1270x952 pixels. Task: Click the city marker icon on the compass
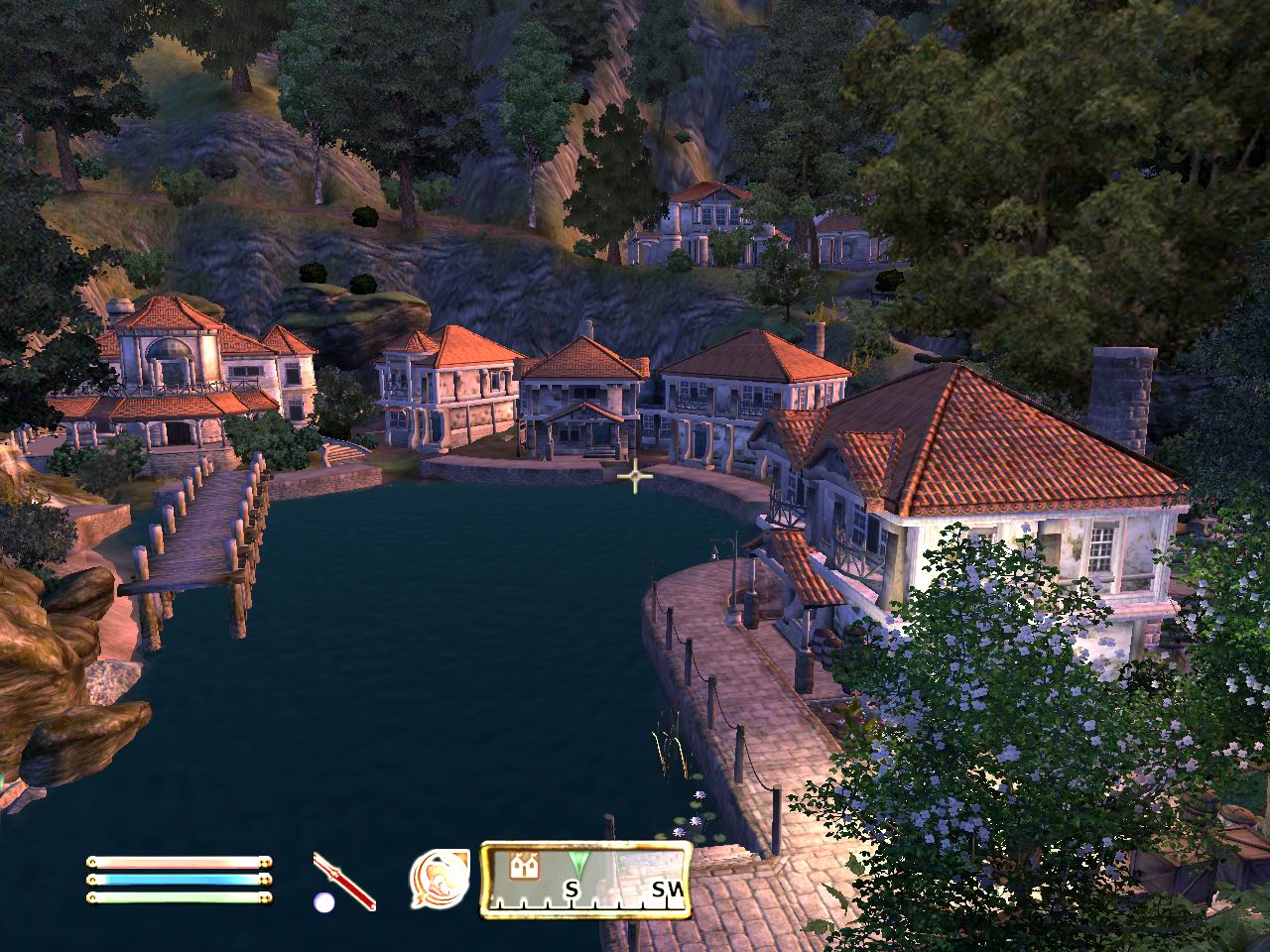(523, 865)
